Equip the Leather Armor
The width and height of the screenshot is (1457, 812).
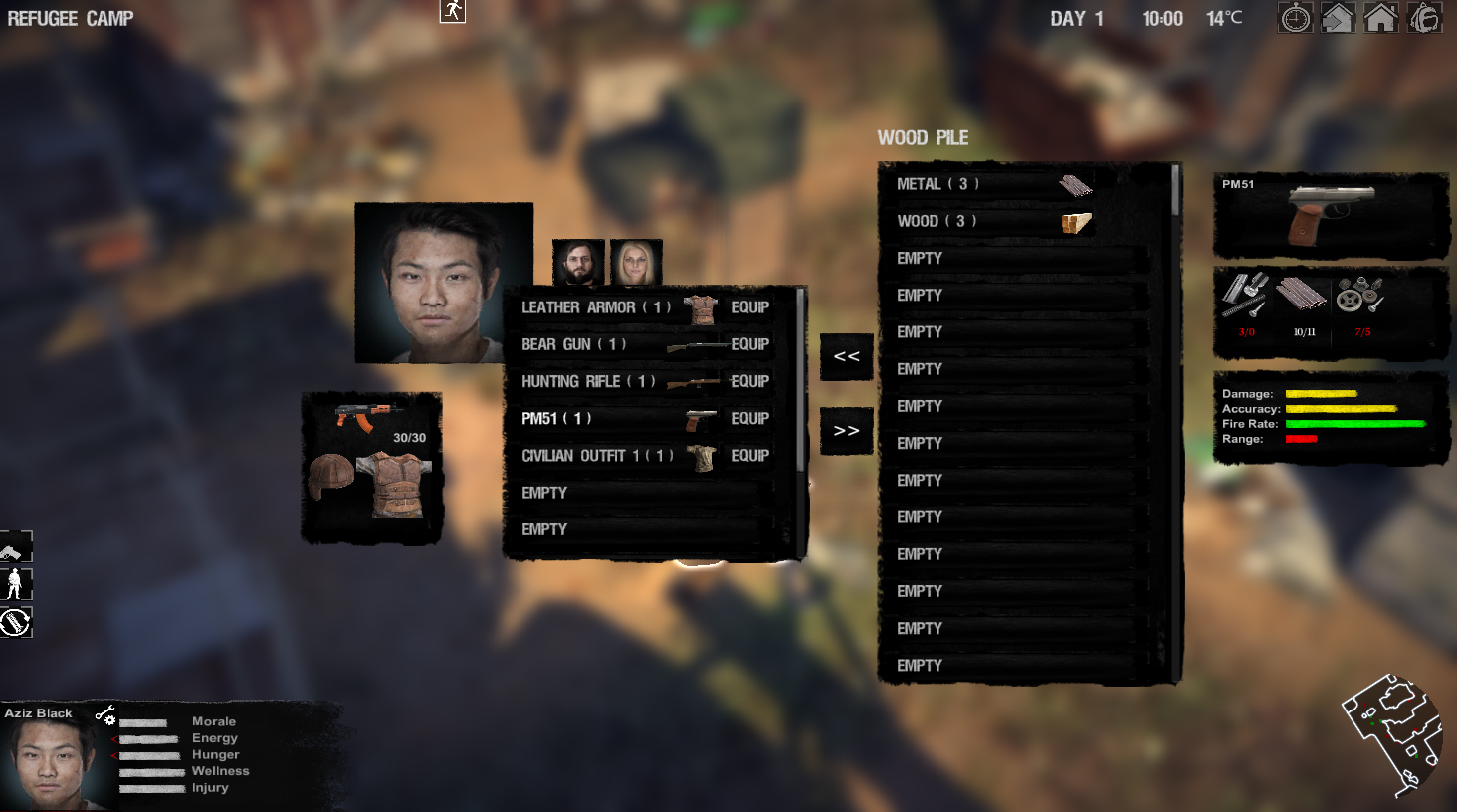point(750,306)
